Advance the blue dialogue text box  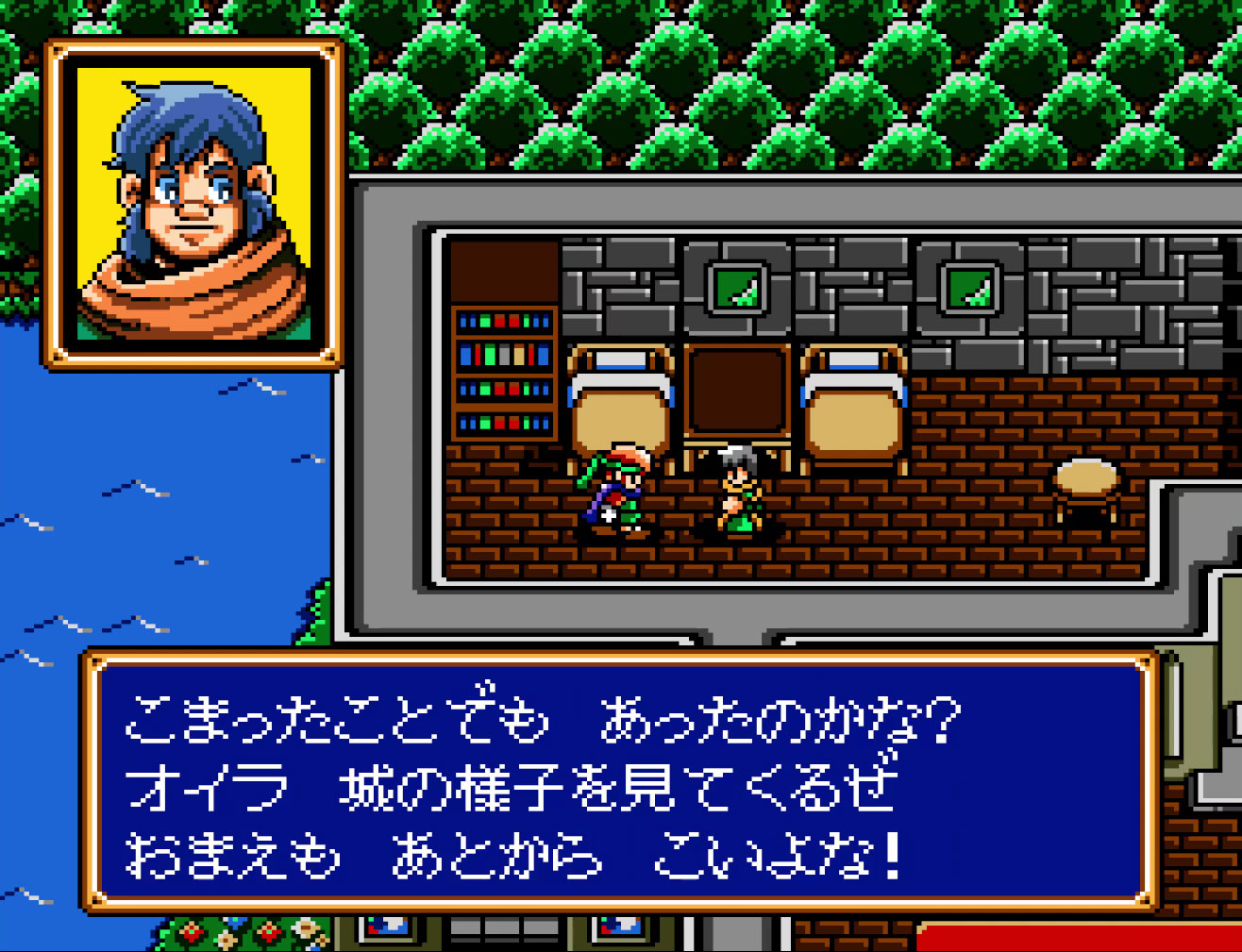[620, 782]
